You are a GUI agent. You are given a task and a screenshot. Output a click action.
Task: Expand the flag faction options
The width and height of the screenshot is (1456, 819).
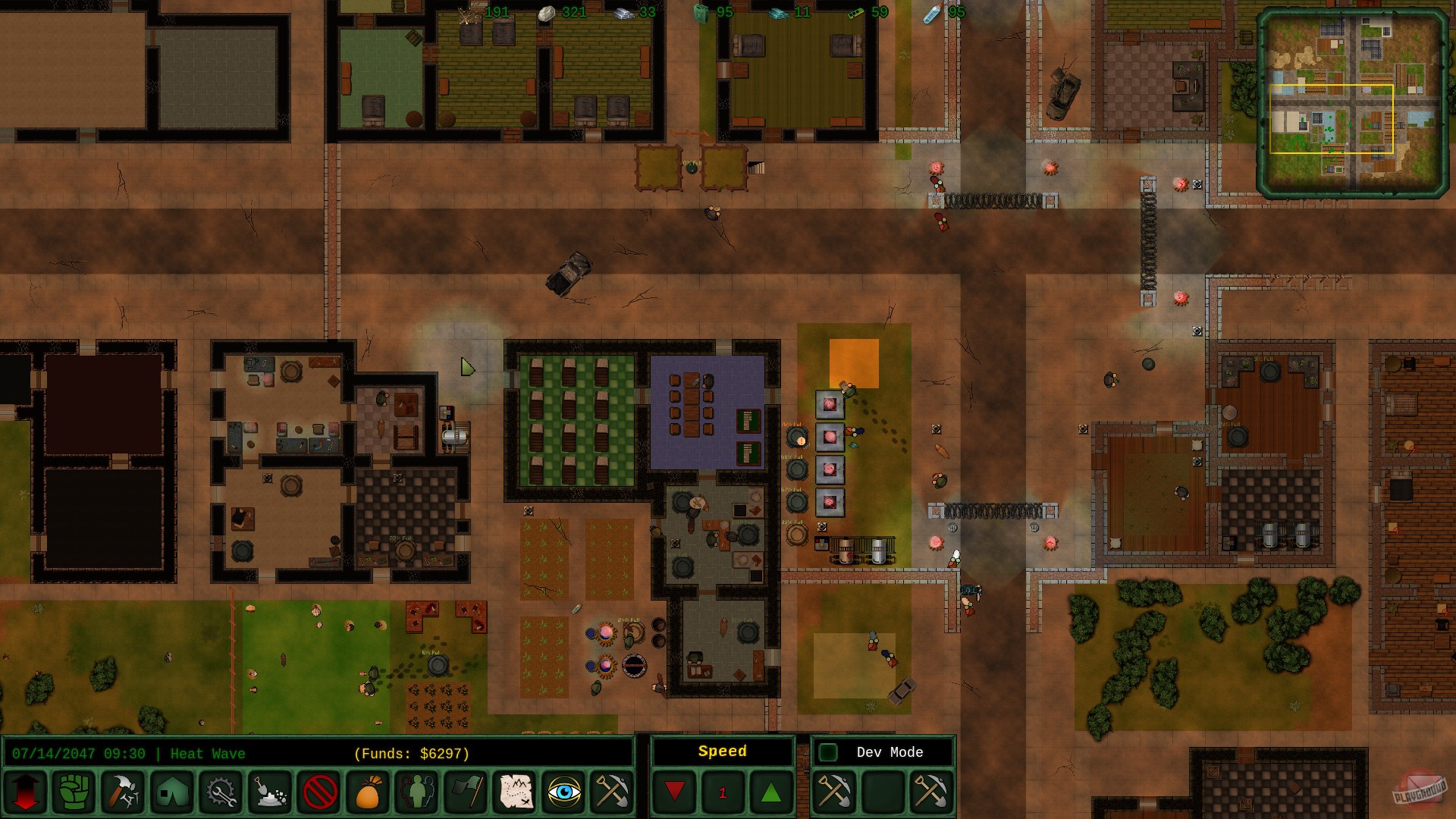tap(466, 792)
